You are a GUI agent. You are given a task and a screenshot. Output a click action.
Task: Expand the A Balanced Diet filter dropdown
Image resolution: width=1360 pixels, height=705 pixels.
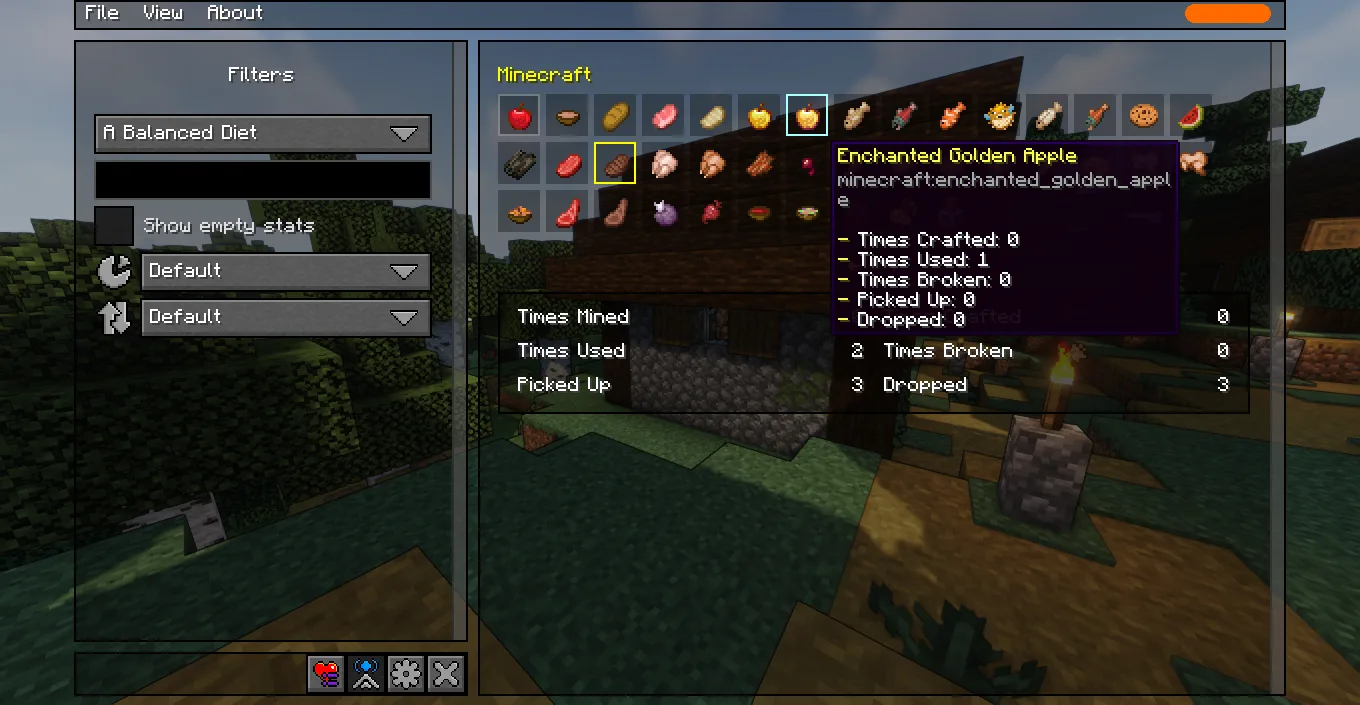coord(263,133)
